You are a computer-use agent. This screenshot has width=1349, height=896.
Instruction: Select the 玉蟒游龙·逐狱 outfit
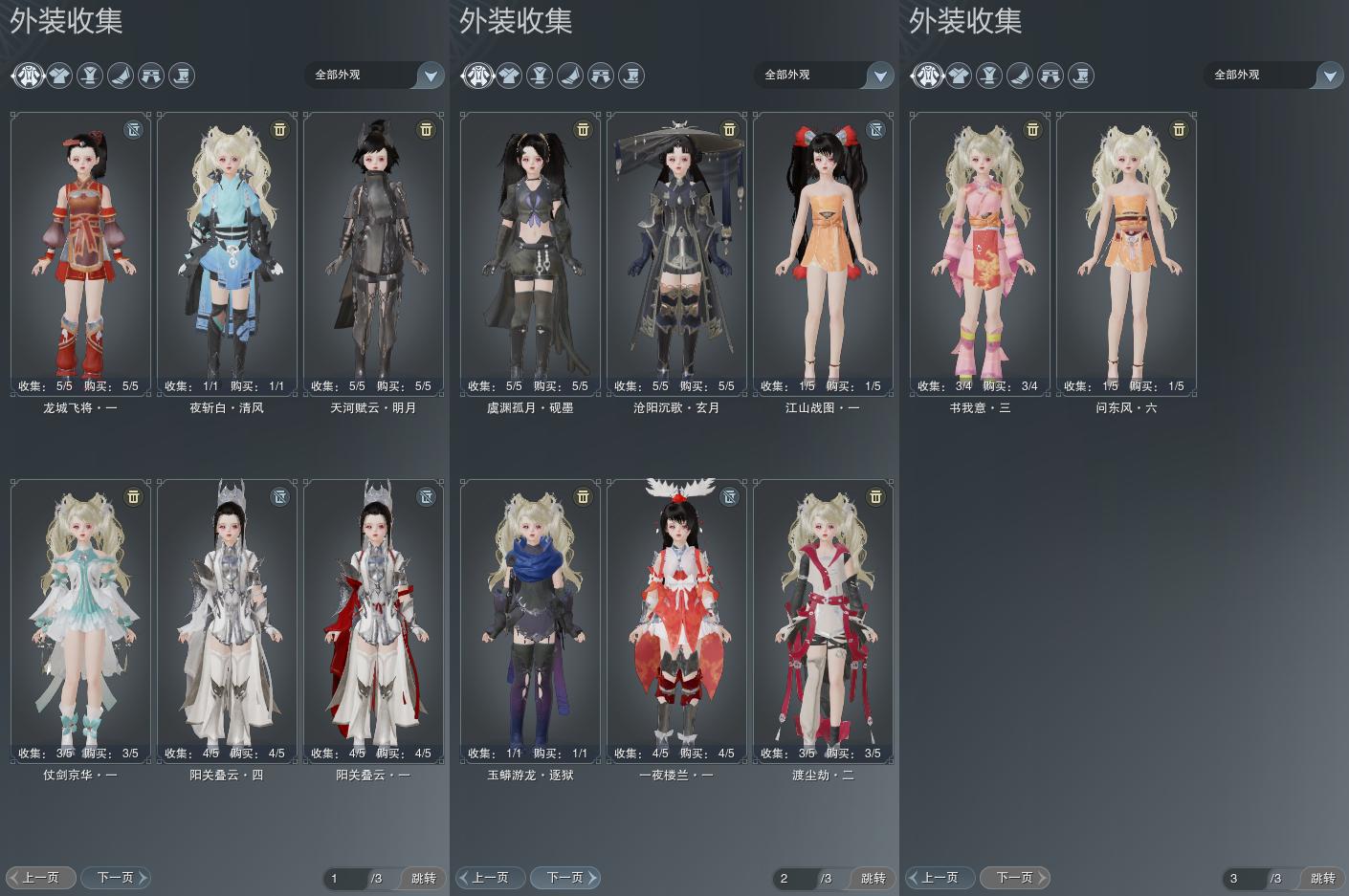pos(530,621)
